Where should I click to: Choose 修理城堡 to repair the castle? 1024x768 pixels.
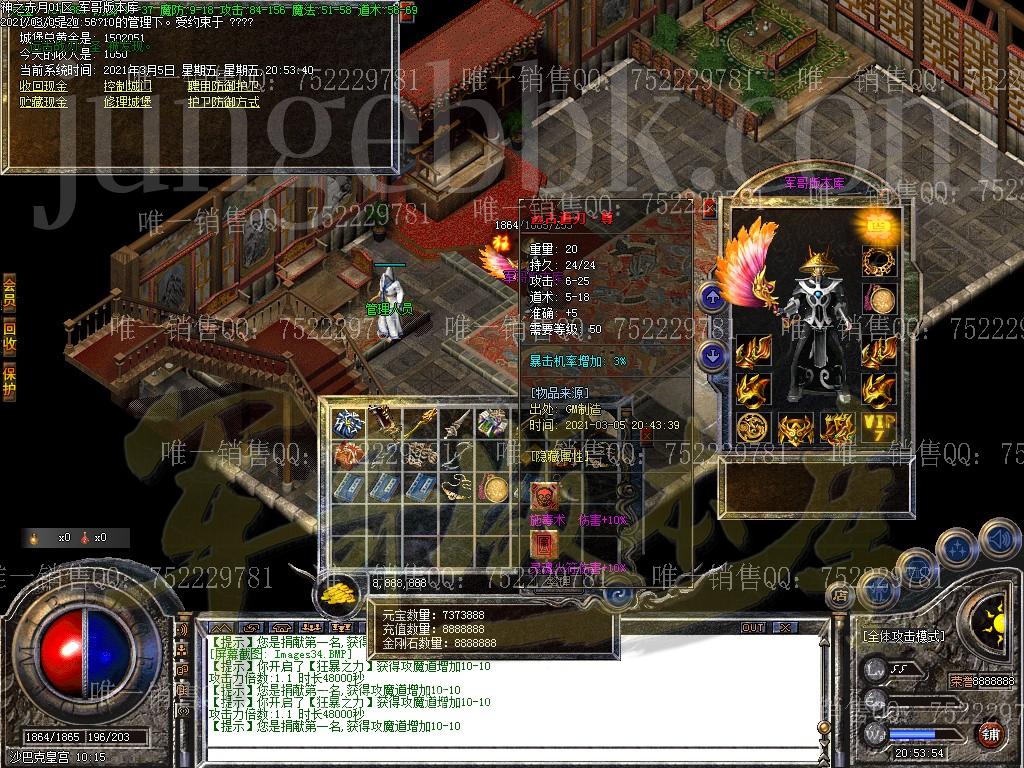[x=128, y=101]
